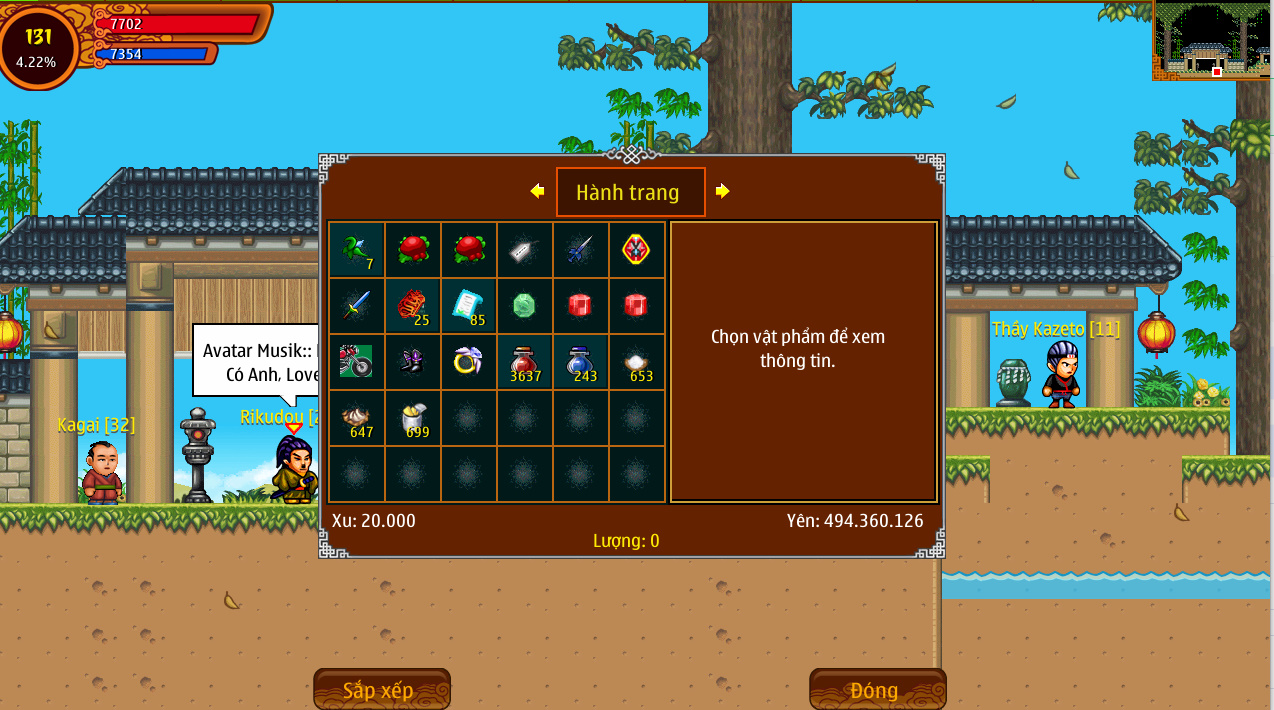The image size is (1274, 710).
Task: Sort items with the Sắp xếp button
Action: click(381, 690)
